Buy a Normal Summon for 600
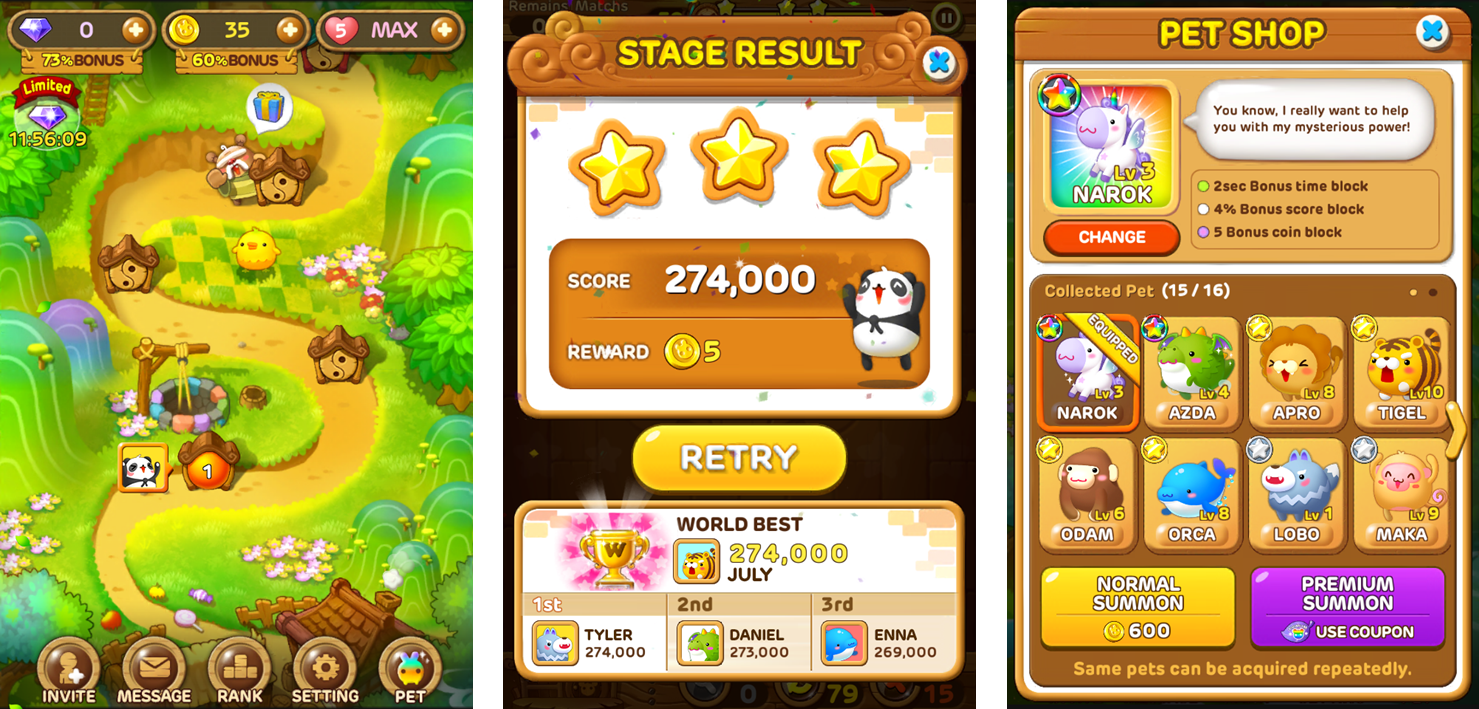Image resolution: width=1479 pixels, height=709 pixels. pos(1138,607)
